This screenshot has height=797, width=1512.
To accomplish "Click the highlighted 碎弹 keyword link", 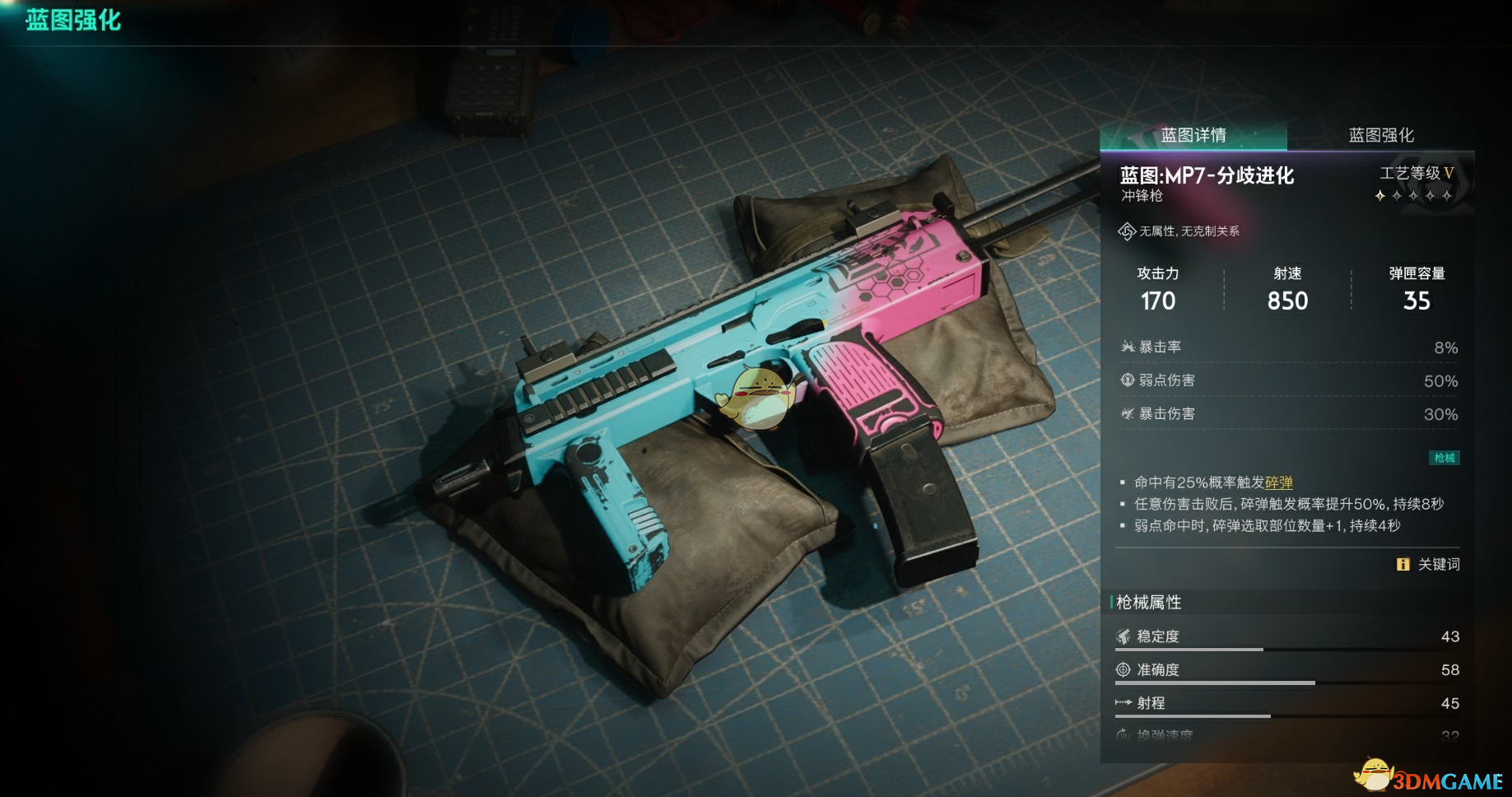I will [x=1279, y=482].
